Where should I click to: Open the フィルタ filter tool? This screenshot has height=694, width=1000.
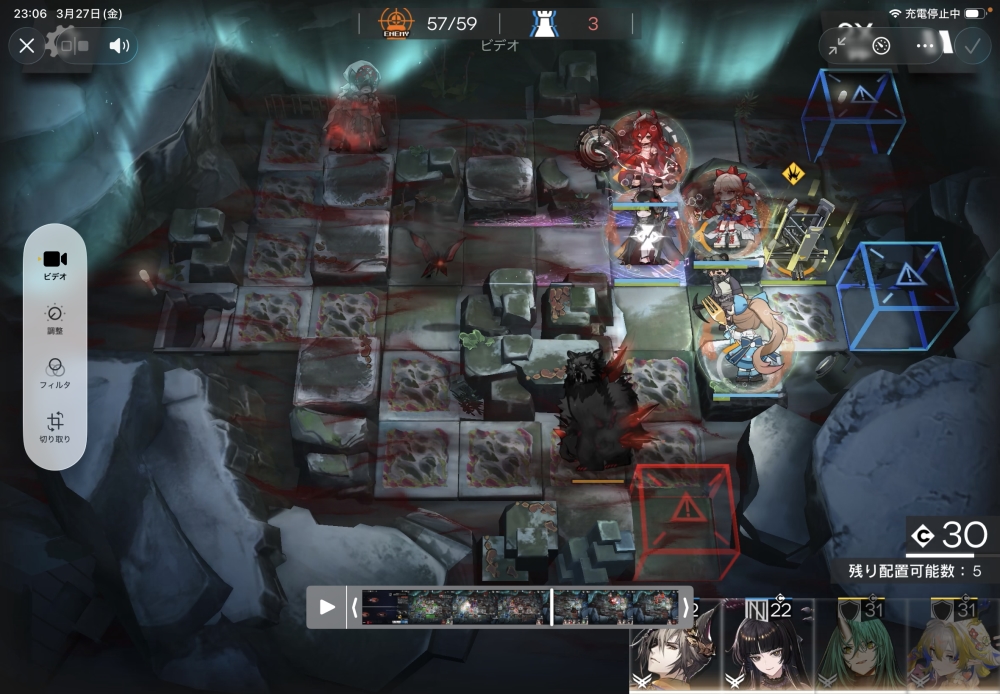pos(55,372)
